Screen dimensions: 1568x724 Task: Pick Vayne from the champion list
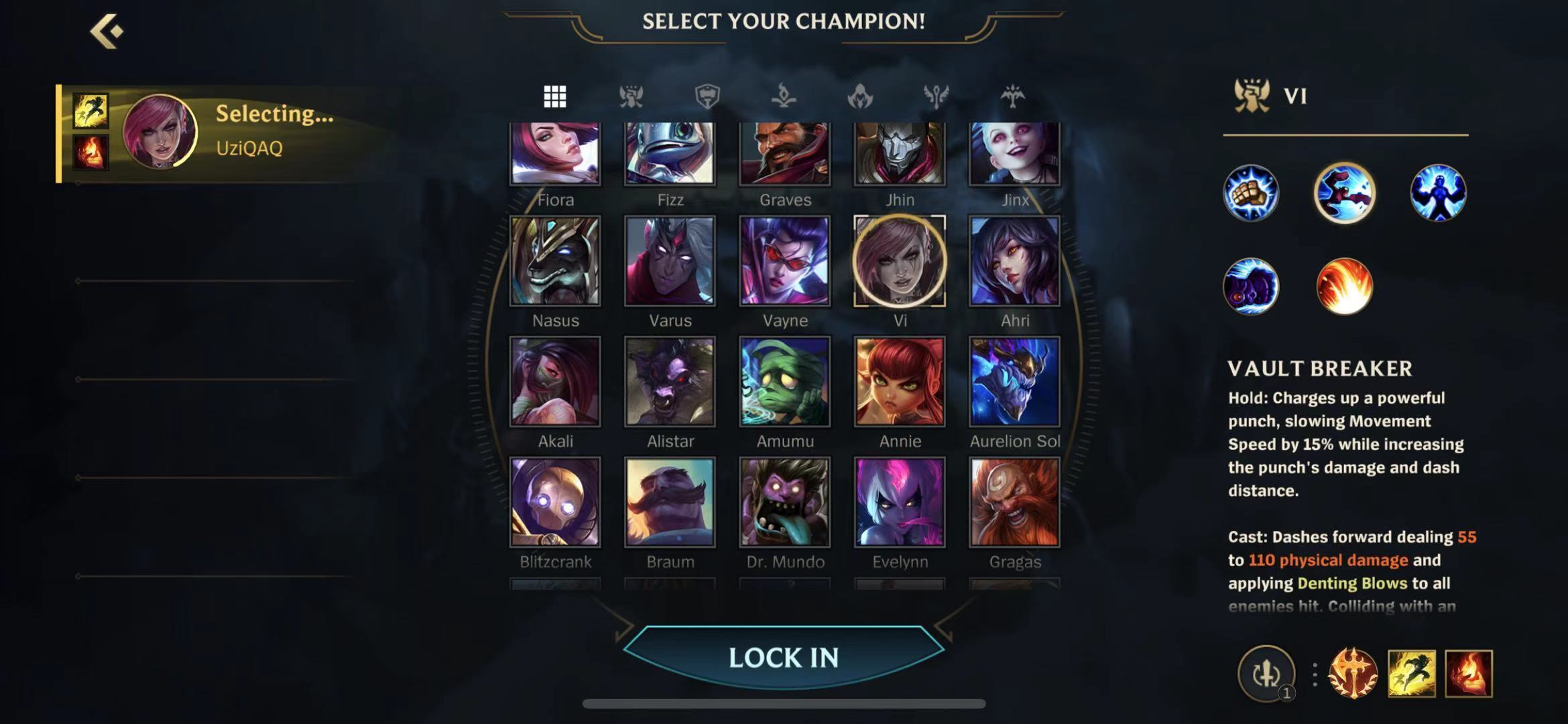784,261
